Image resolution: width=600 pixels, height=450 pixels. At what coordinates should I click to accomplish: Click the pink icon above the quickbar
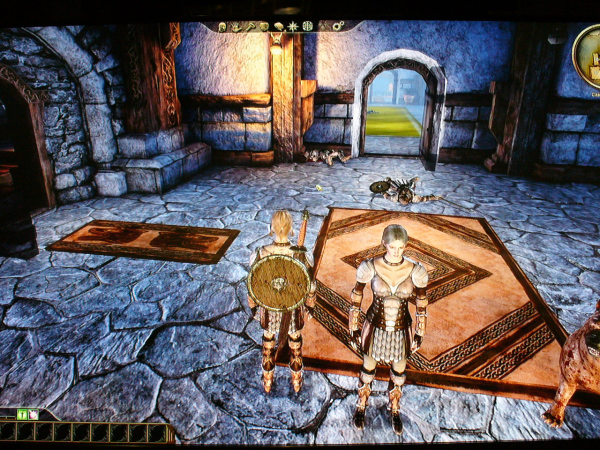[33, 414]
